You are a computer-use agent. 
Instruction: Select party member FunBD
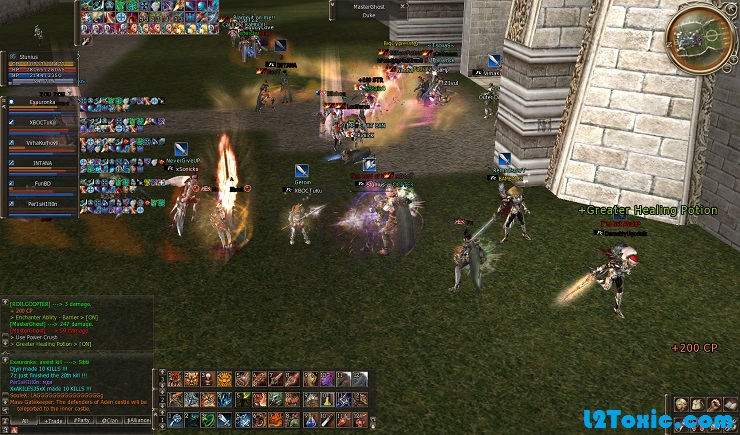[x=42, y=185]
